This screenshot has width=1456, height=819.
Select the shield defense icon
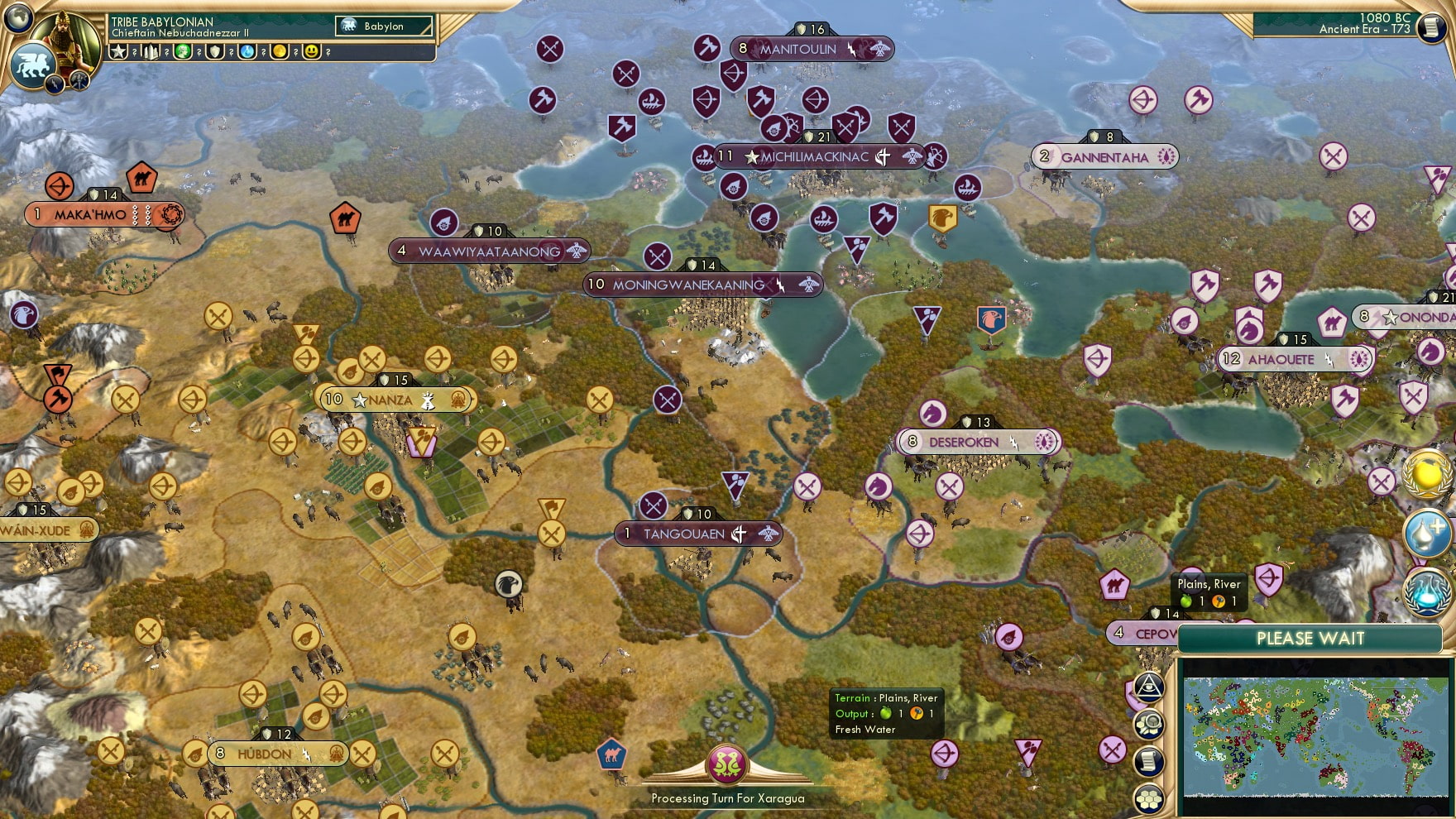click(215, 51)
